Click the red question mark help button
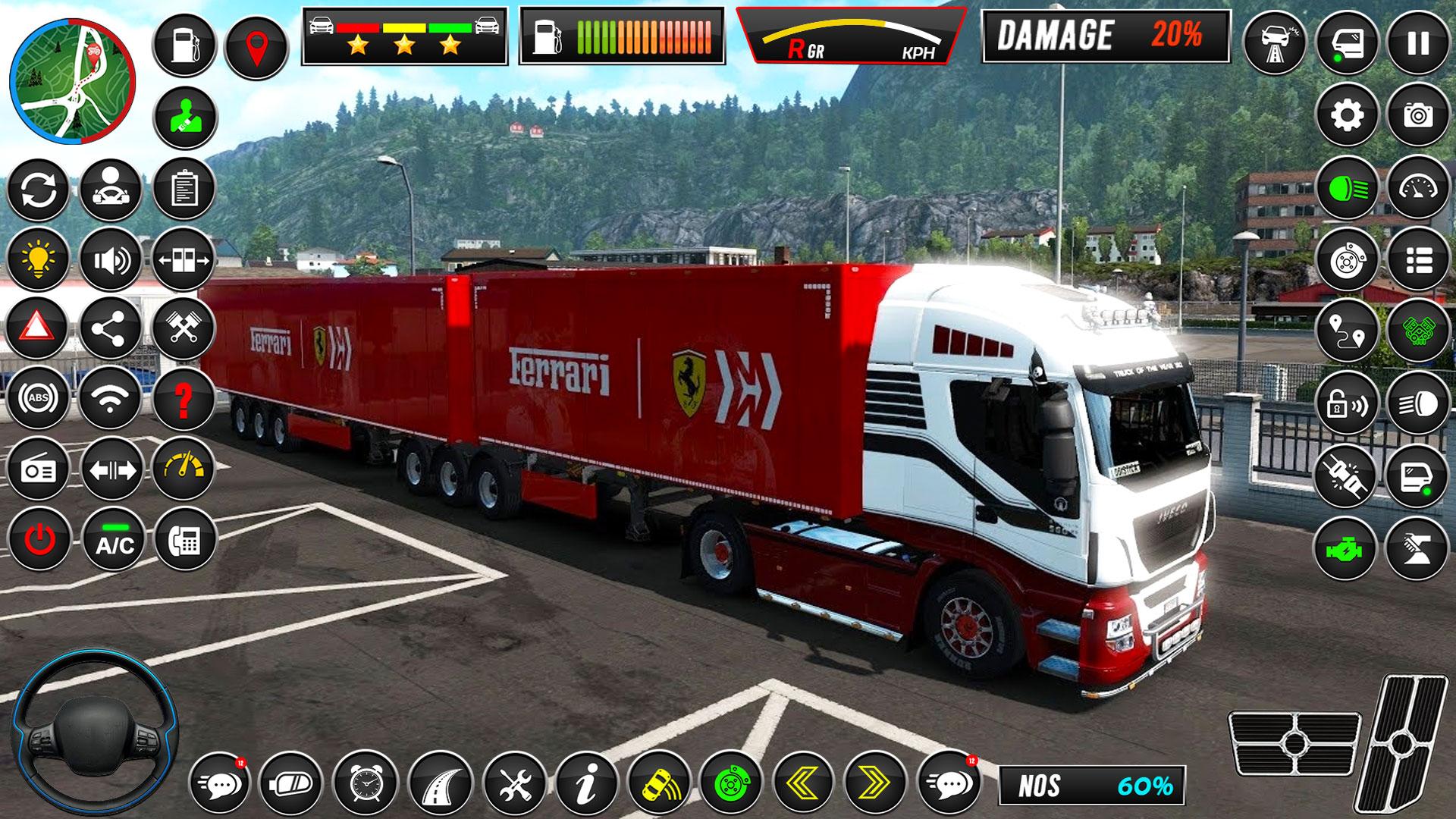1456x819 pixels. coord(184,397)
